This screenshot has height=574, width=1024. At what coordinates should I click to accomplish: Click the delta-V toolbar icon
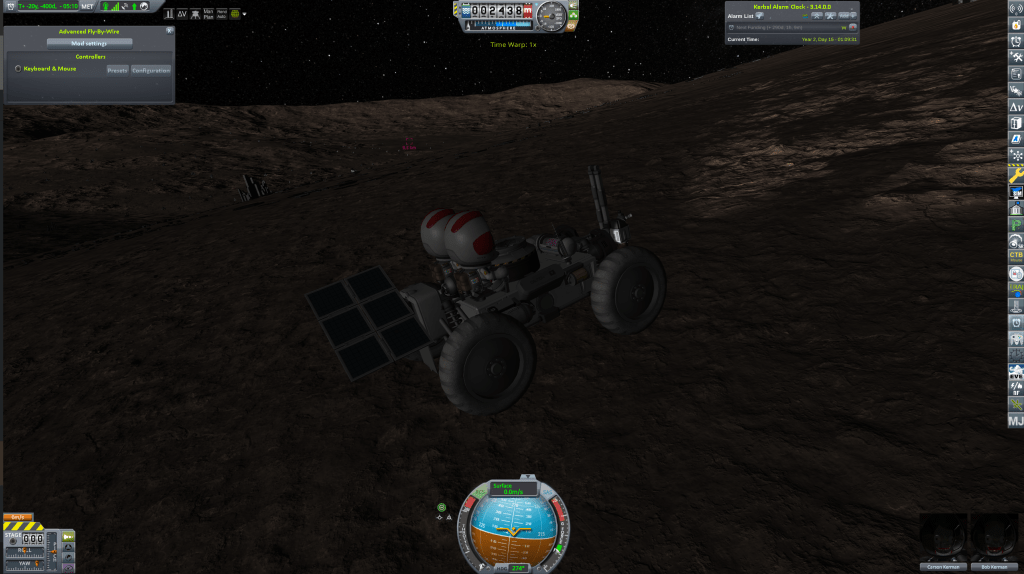[x=182, y=14]
